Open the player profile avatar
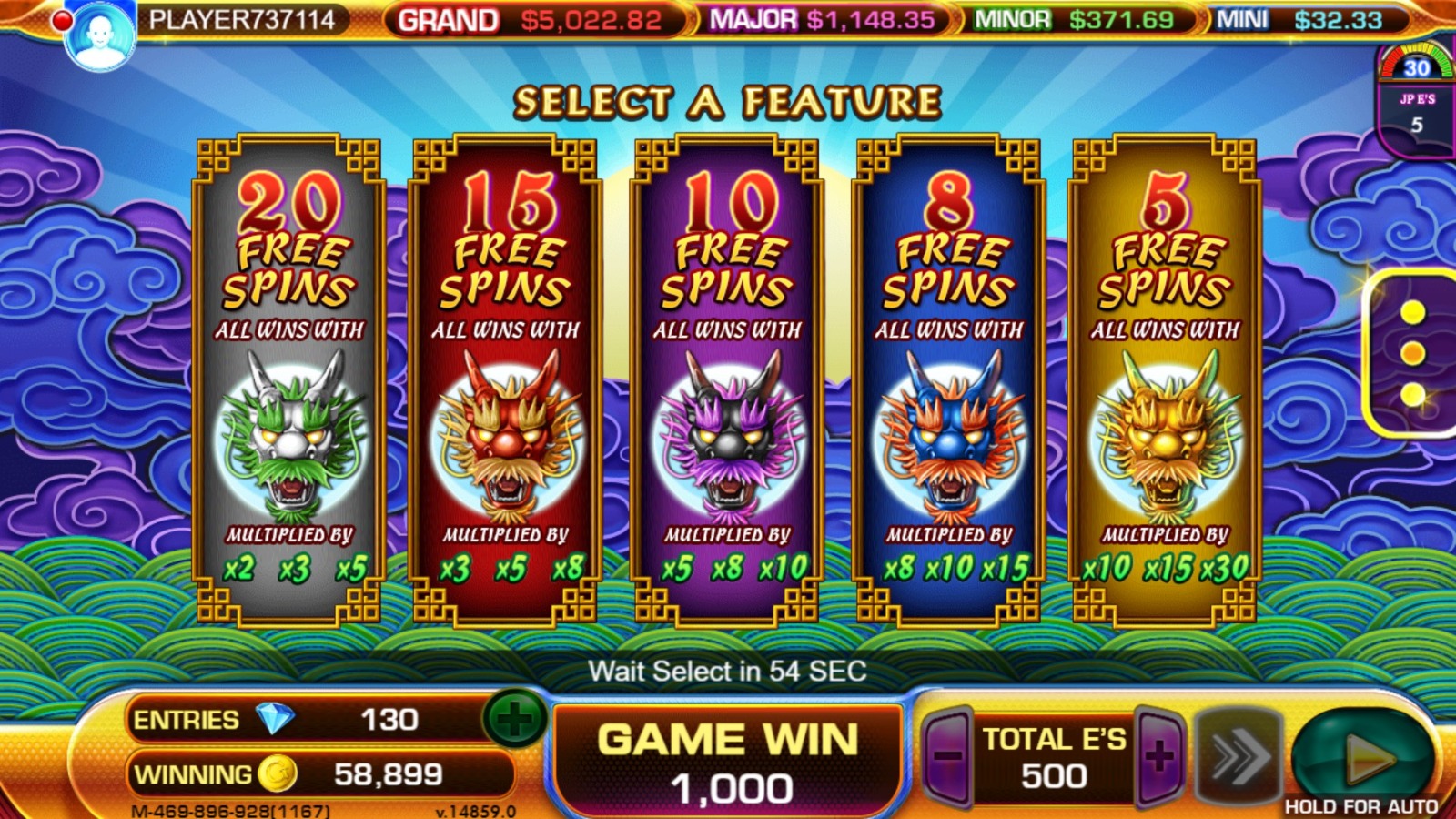This screenshot has height=819, width=1456. click(x=100, y=36)
